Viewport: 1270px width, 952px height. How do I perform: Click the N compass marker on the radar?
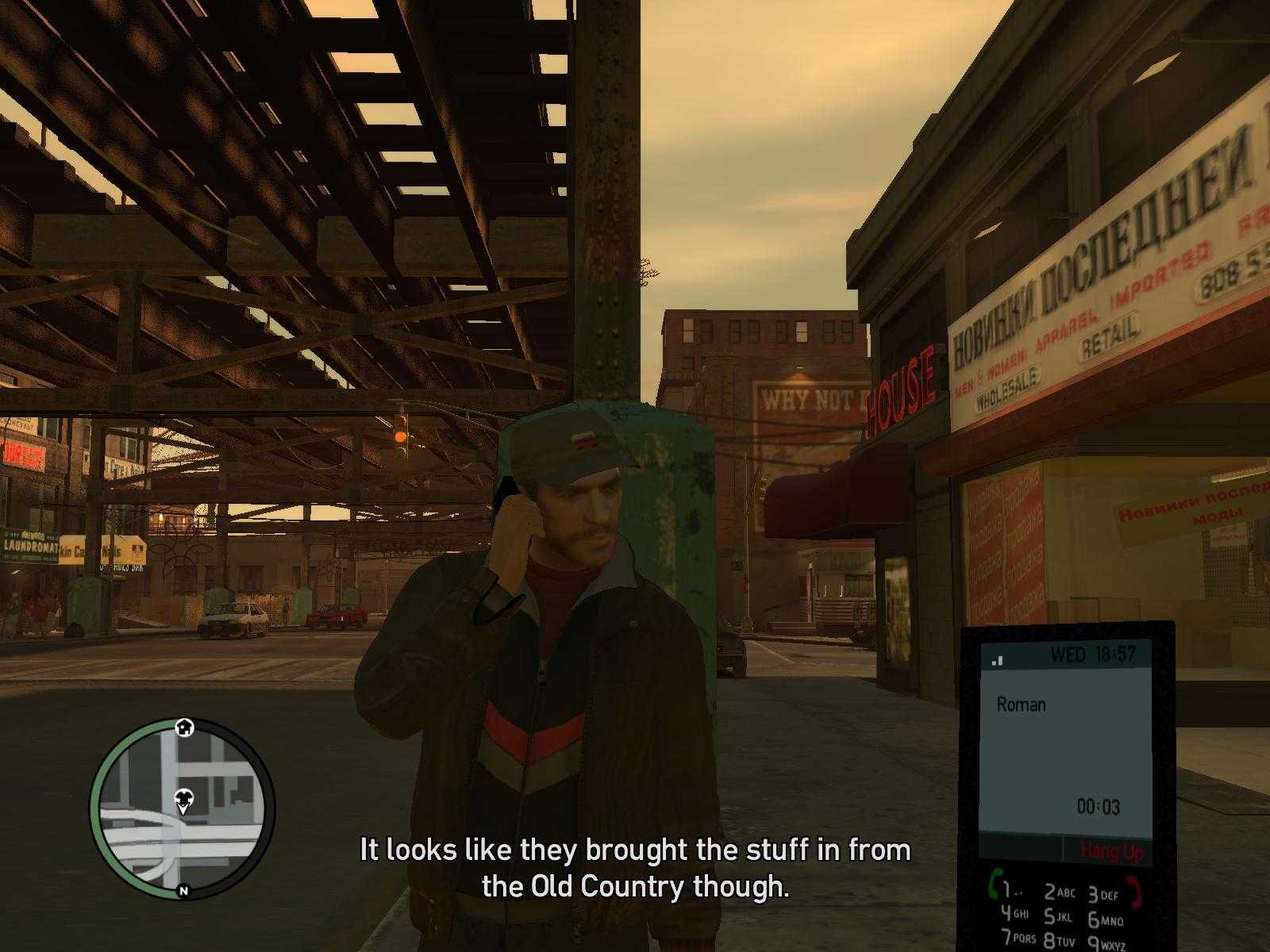184,892
